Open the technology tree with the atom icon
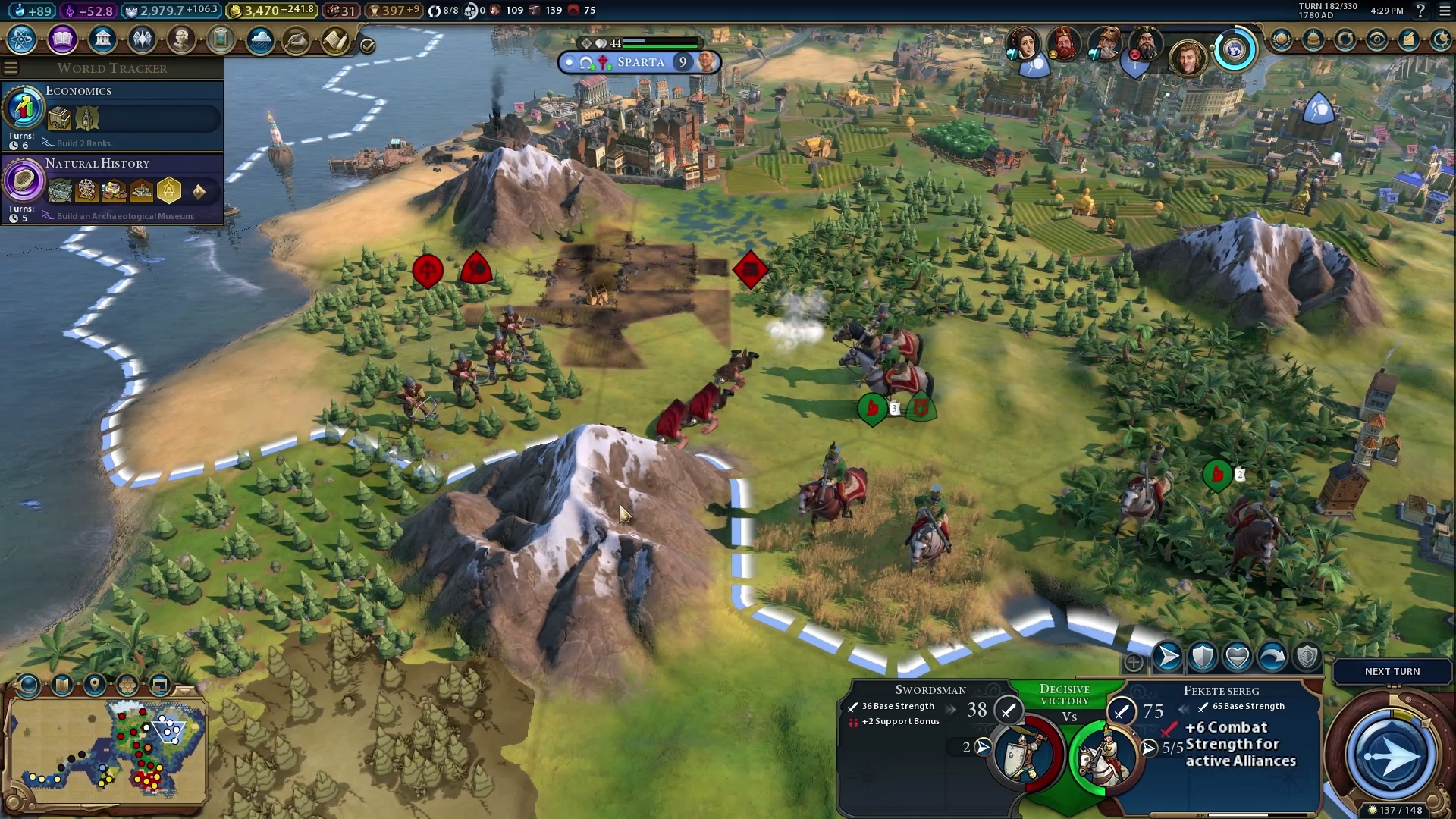Screen dimensions: 1456x819 [x=22, y=39]
